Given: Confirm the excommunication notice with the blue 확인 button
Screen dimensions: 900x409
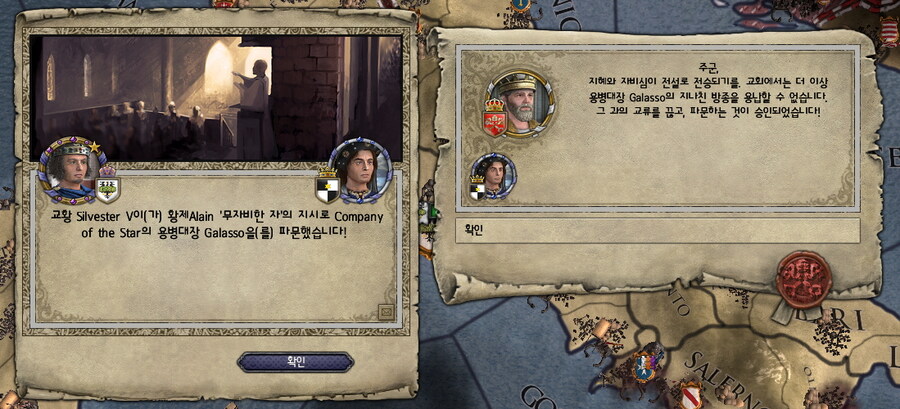Looking at the screenshot, I should (295, 361).
